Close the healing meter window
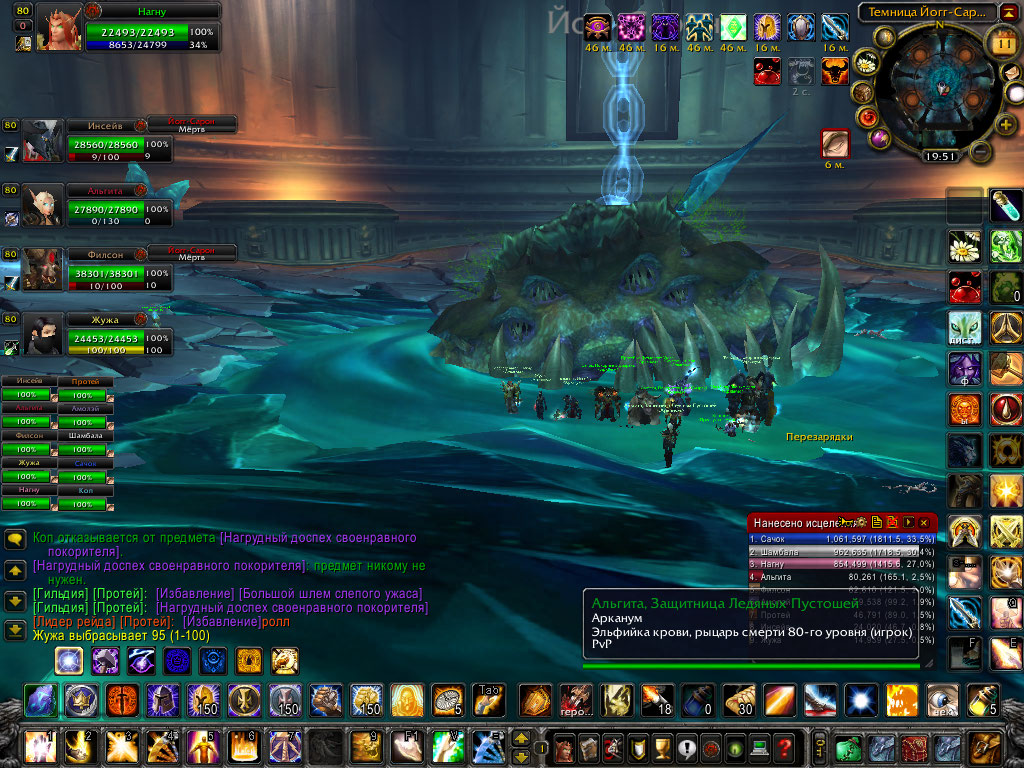Screen dimensions: 1024x768 (x=925, y=522)
